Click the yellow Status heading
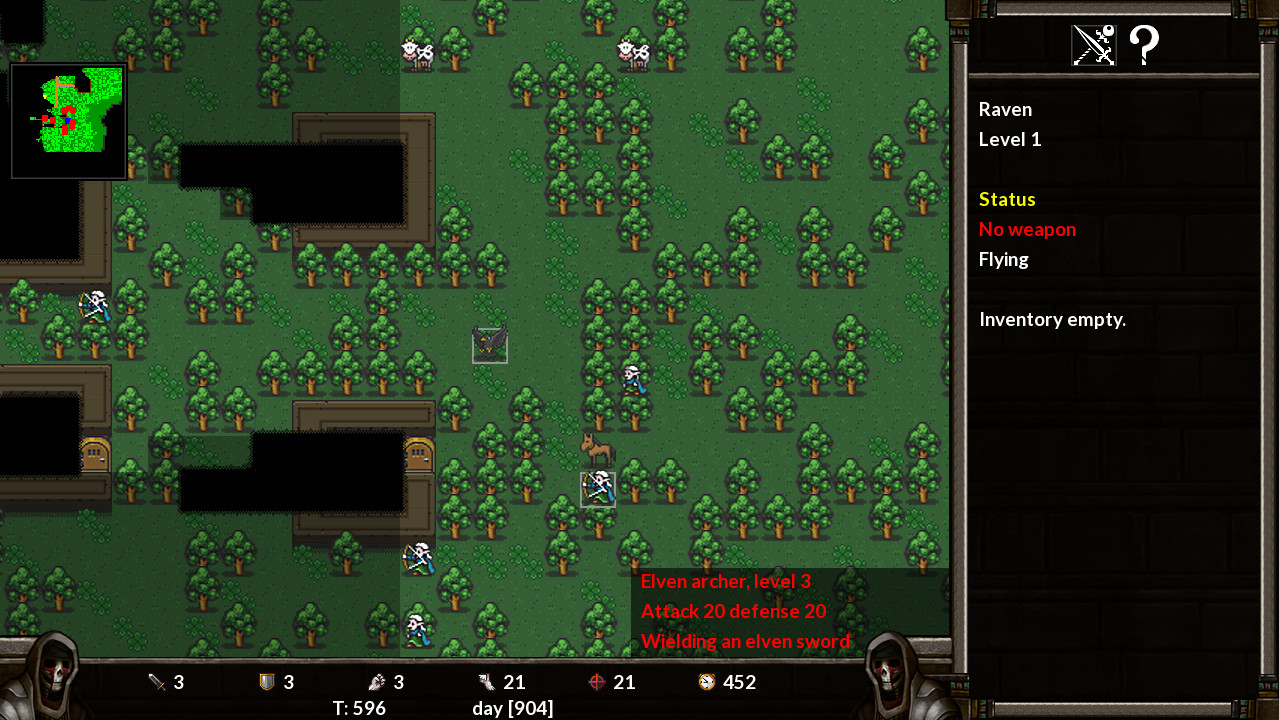This screenshot has width=1280, height=720. coord(1007,198)
